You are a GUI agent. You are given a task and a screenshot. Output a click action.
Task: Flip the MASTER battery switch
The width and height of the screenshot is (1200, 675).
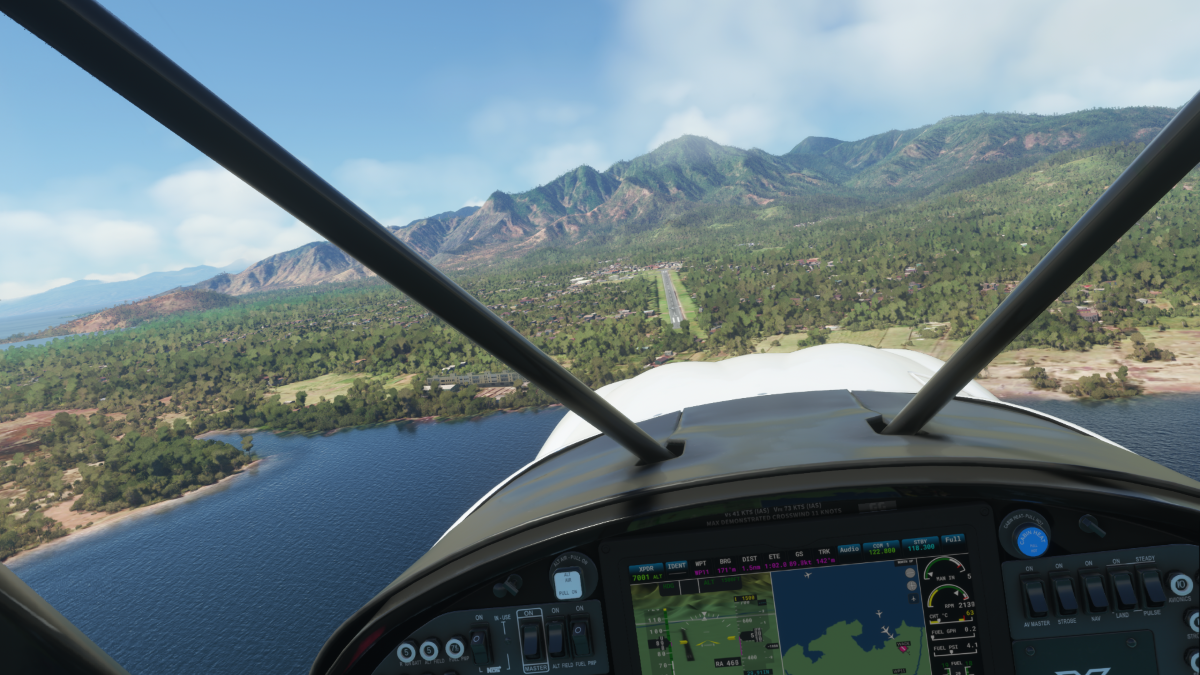[531, 639]
